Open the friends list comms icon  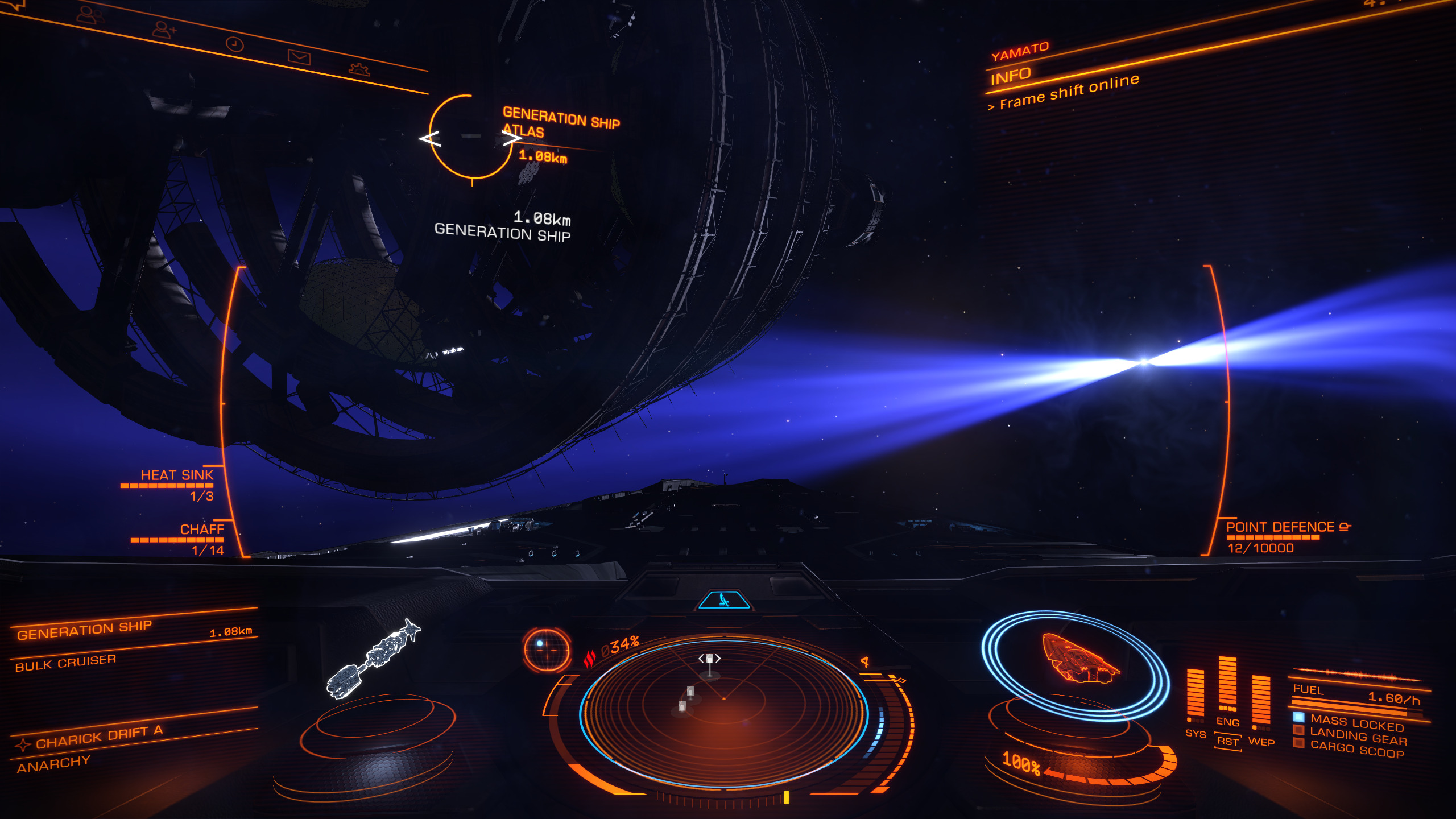pos(90,15)
